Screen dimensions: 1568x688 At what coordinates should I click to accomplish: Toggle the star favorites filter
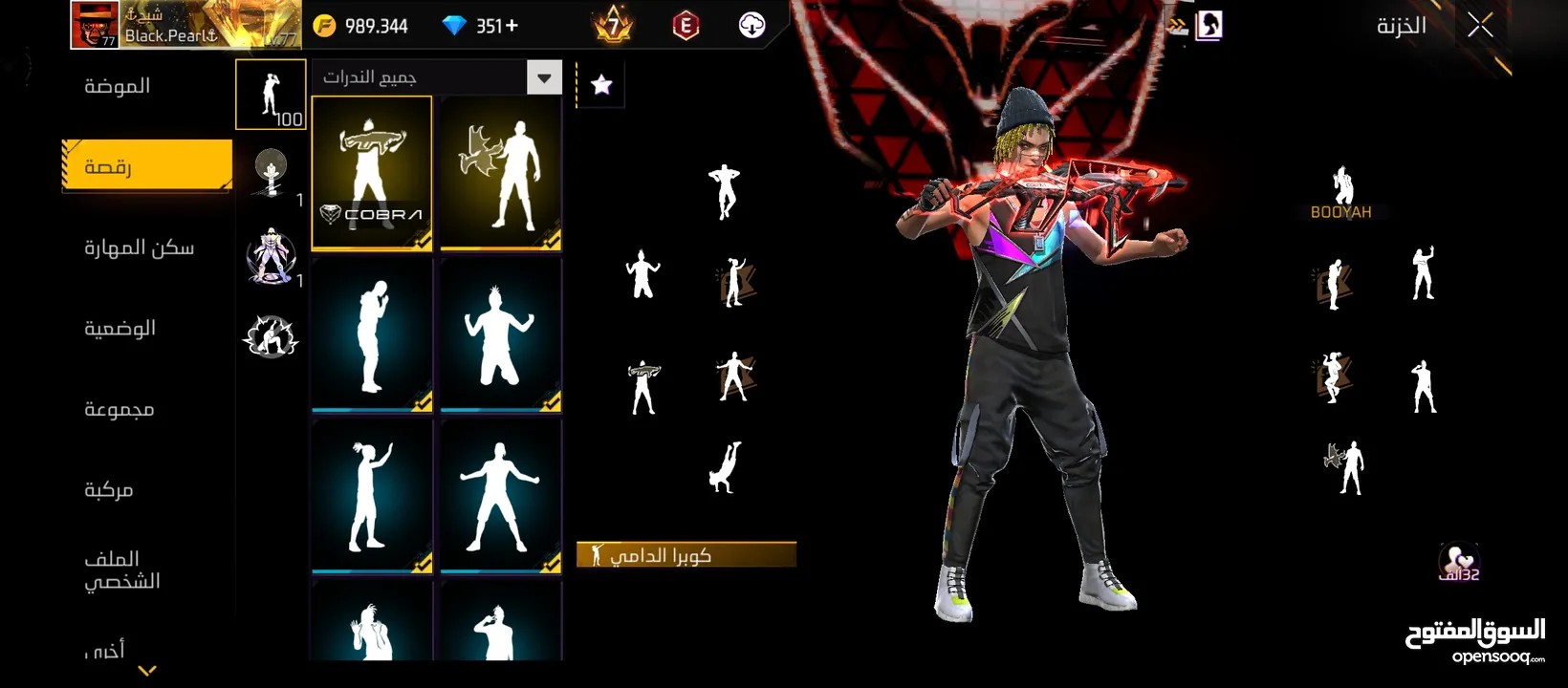pyautogui.click(x=601, y=85)
